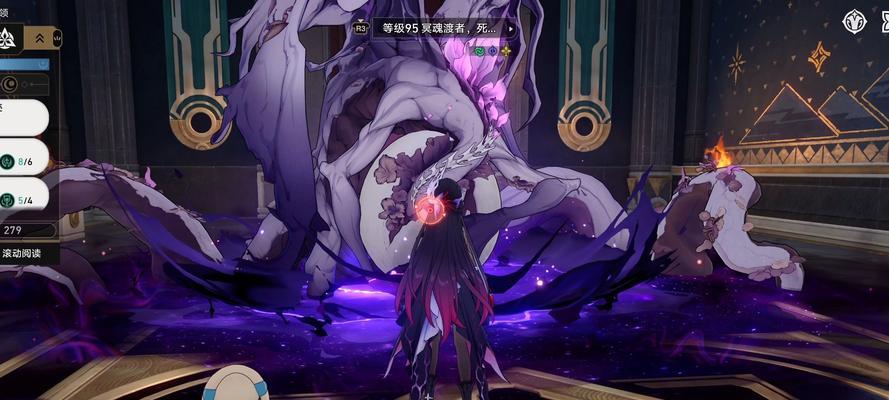Select the triple-pointed emblem icon at top left
Viewport: 889px width, 400px height.
coord(11,38)
